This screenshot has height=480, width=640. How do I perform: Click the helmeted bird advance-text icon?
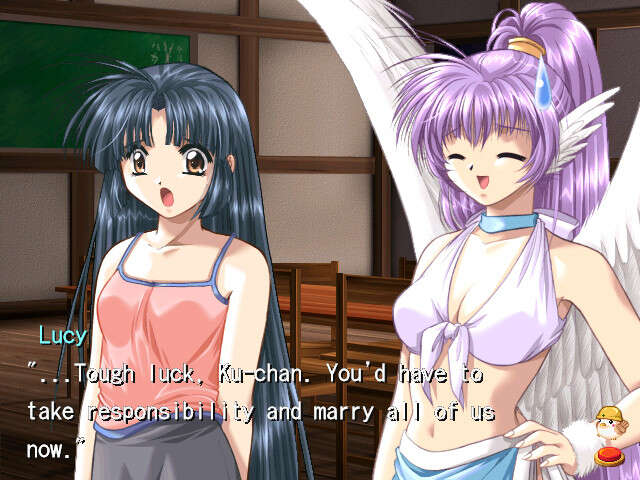[x=607, y=434]
